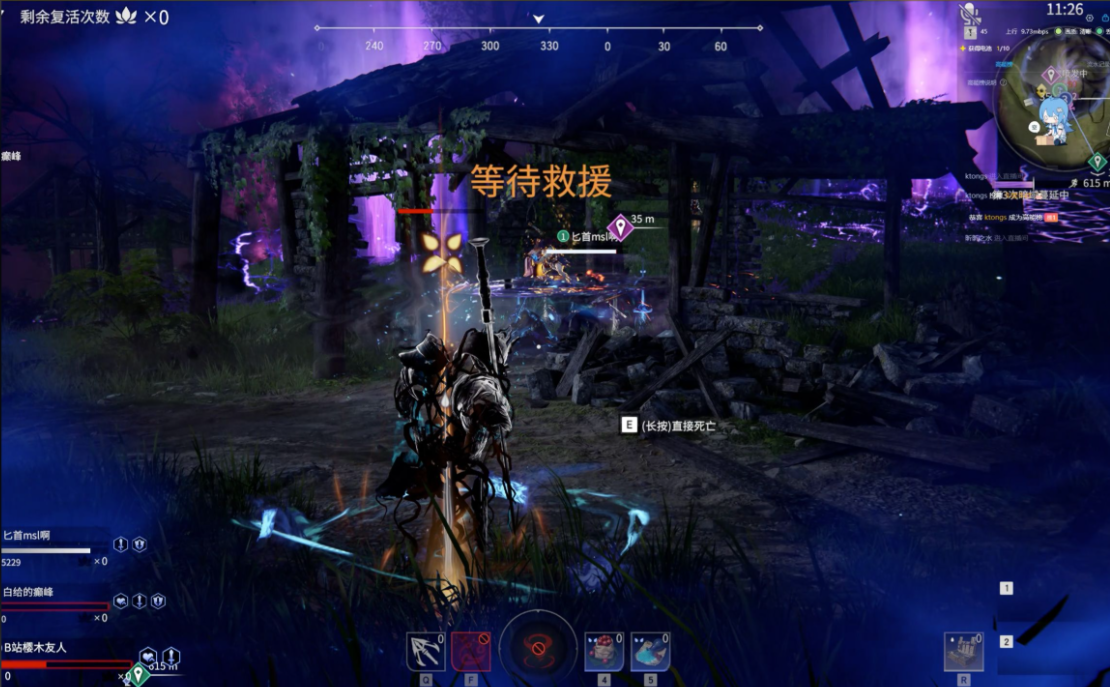Click the purple waypoint marker at 35 m
The width and height of the screenshot is (1110, 687).
click(621, 227)
